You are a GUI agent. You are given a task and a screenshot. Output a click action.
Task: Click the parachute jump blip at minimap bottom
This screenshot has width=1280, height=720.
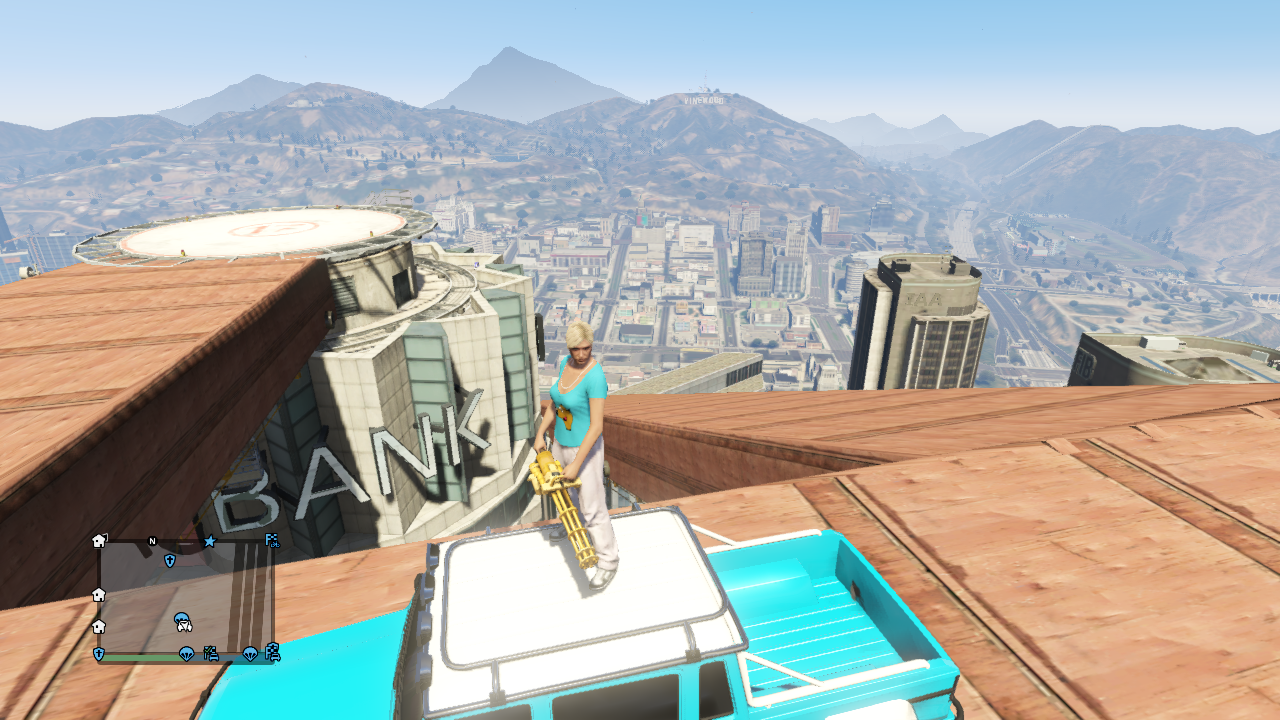click(x=186, y=653)
